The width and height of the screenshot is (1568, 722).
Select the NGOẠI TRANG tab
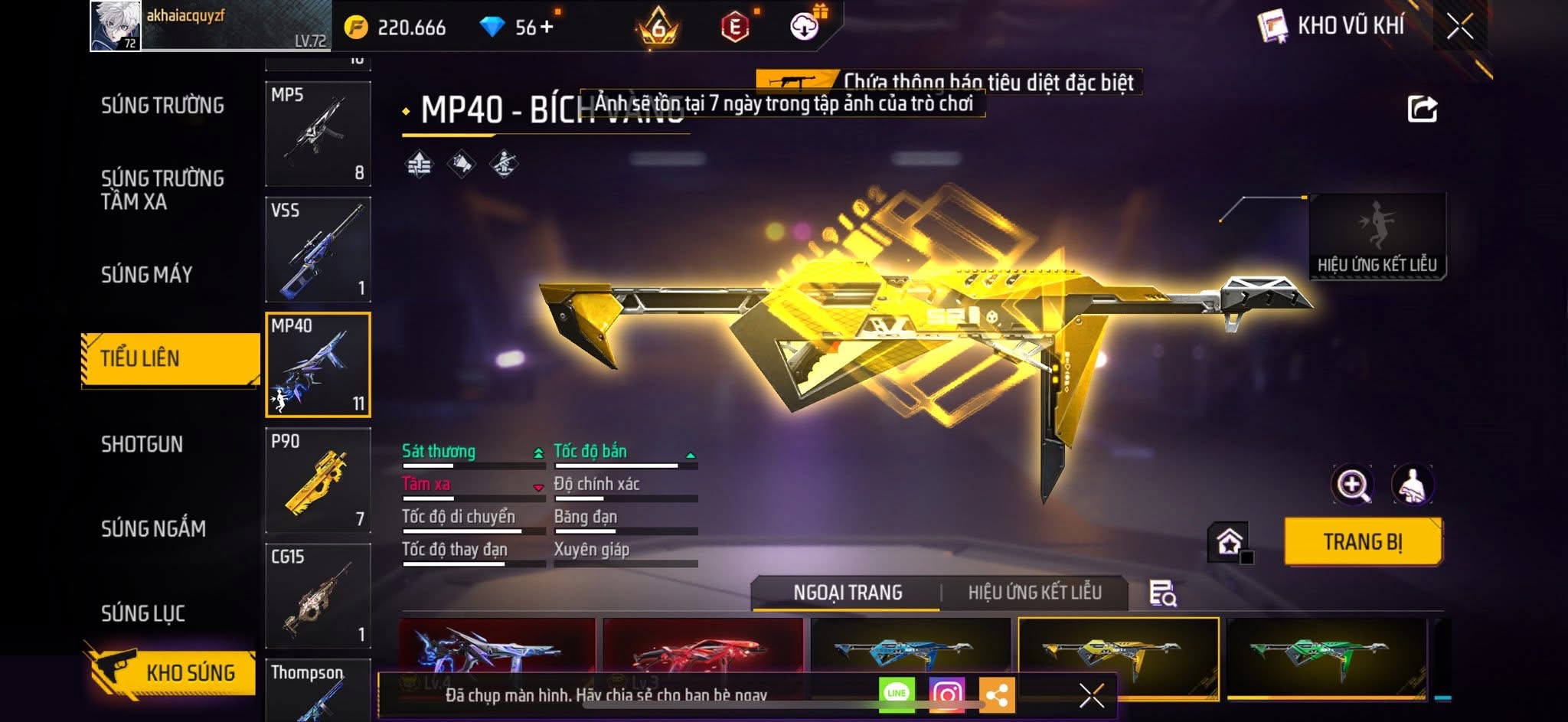click(848, 593)
